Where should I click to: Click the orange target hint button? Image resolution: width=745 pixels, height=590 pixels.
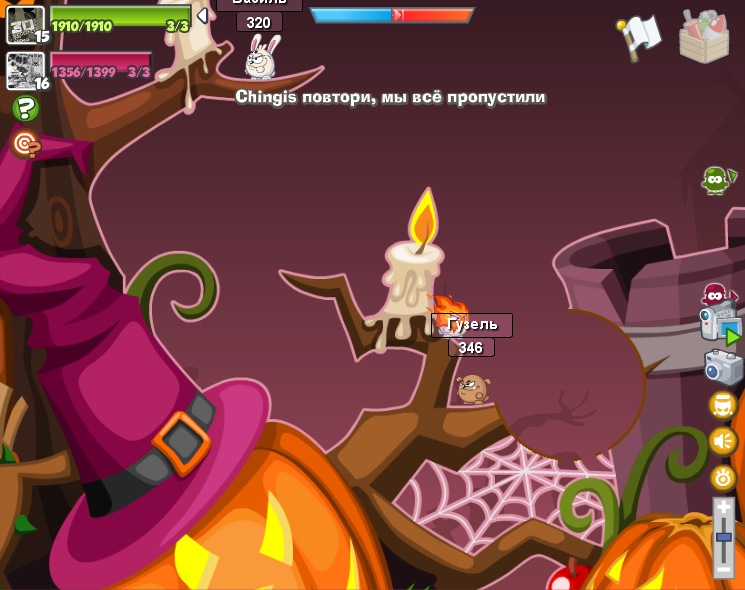tap(25, 145)
